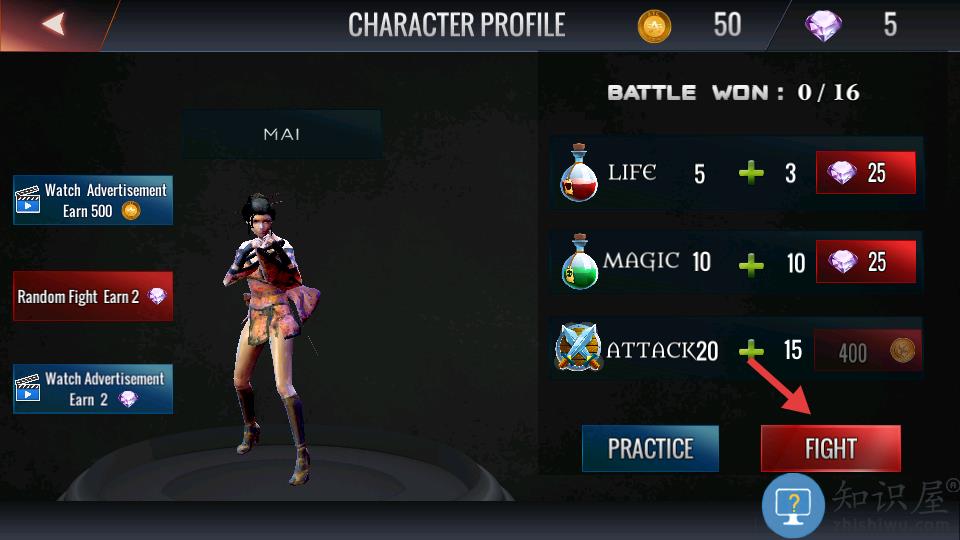
Task: Watch Advertisement to earn 500 coins
Action: click(93, 200)
